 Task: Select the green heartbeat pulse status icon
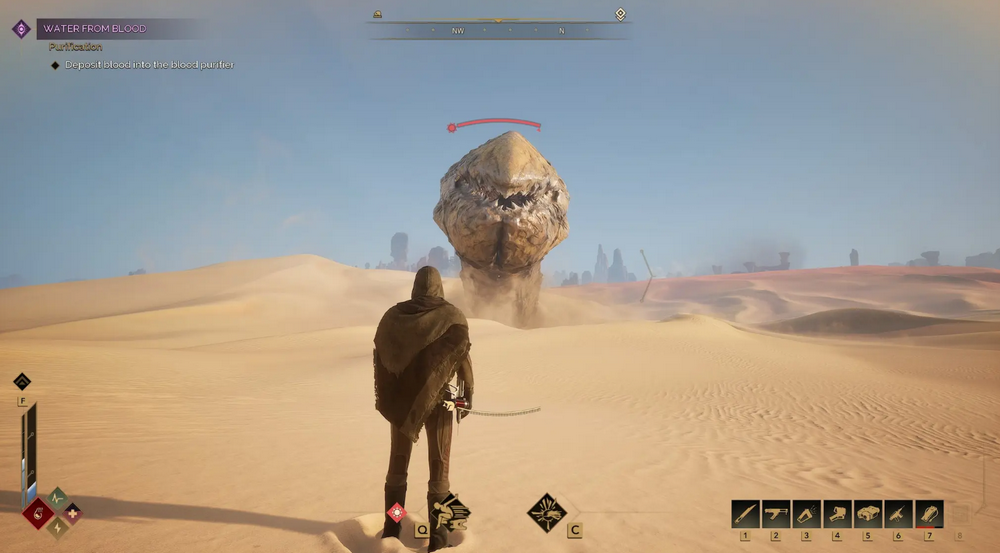click(57, 497)
